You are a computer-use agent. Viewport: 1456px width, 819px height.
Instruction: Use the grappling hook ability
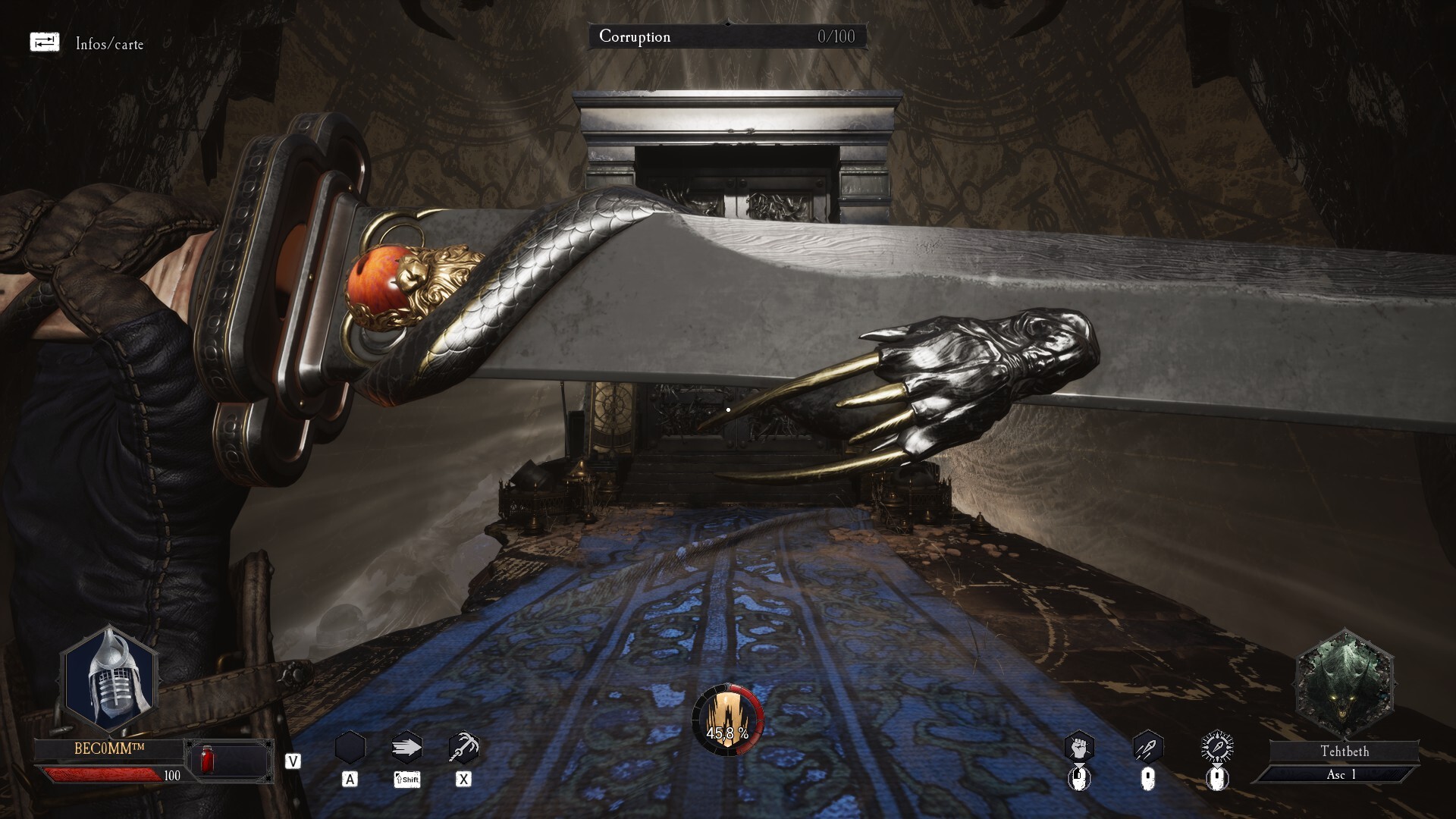[x=463, y=748]
